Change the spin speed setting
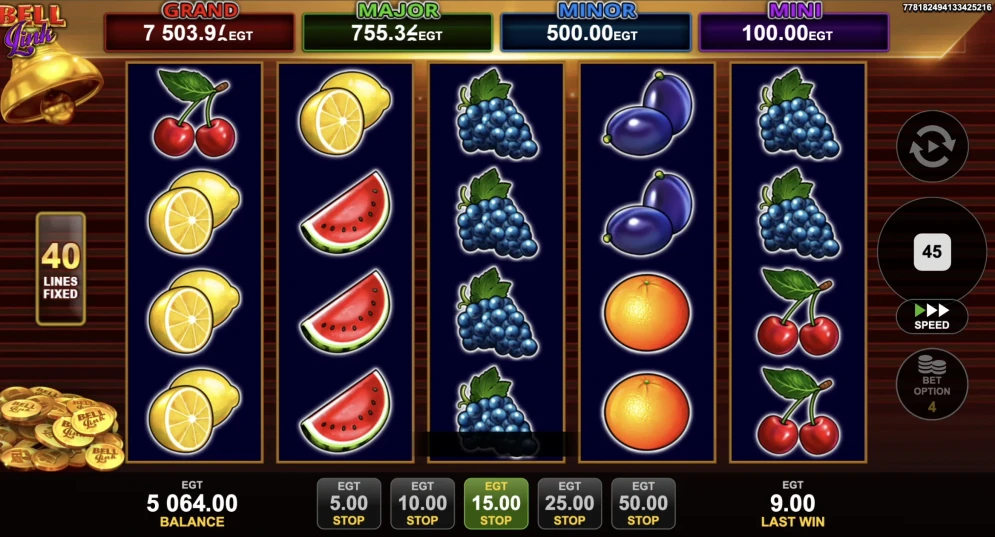This screenshot has height=537, width=995. [932, 316]
